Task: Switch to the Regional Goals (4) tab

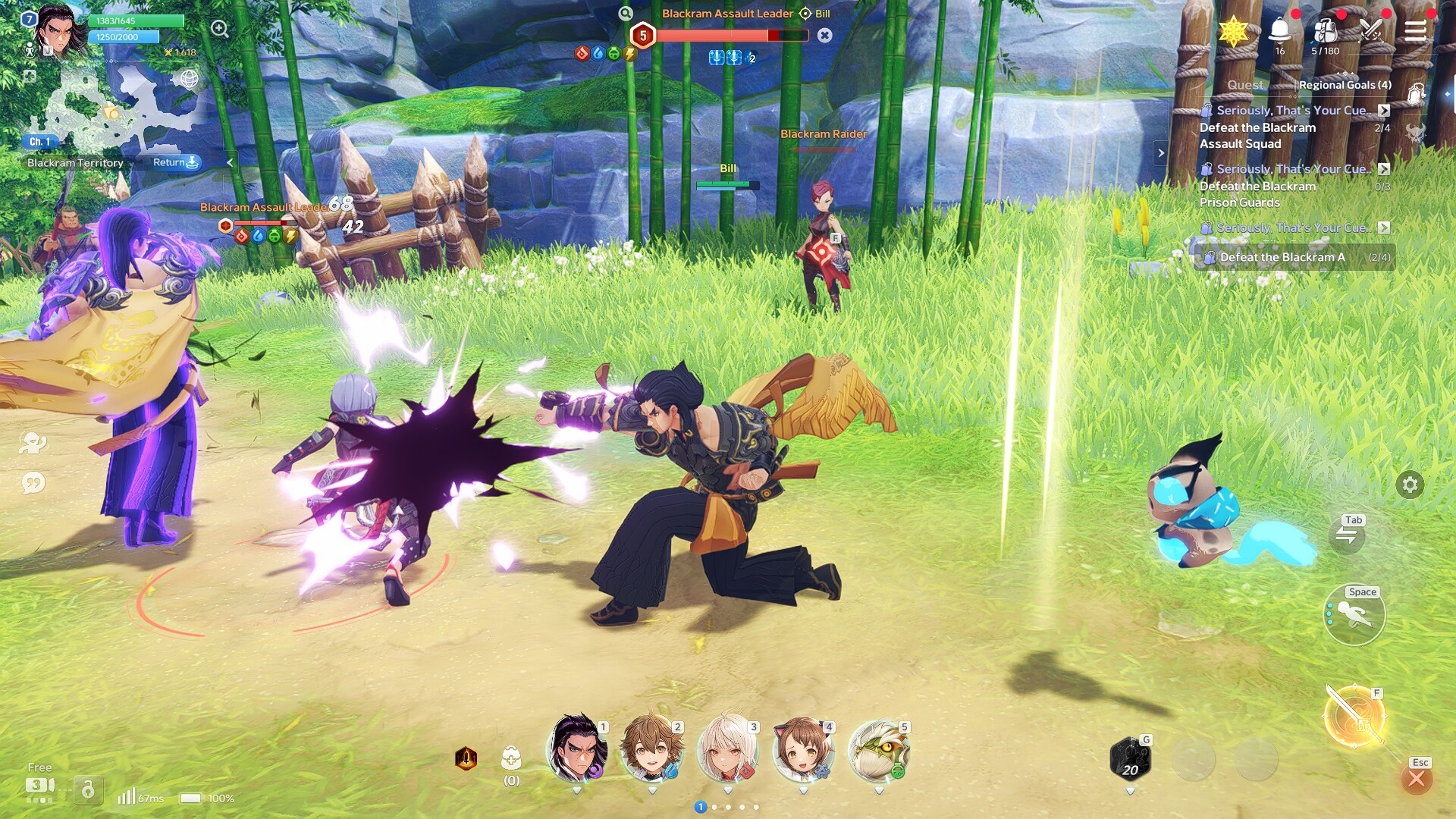Action: point(1344,85)
